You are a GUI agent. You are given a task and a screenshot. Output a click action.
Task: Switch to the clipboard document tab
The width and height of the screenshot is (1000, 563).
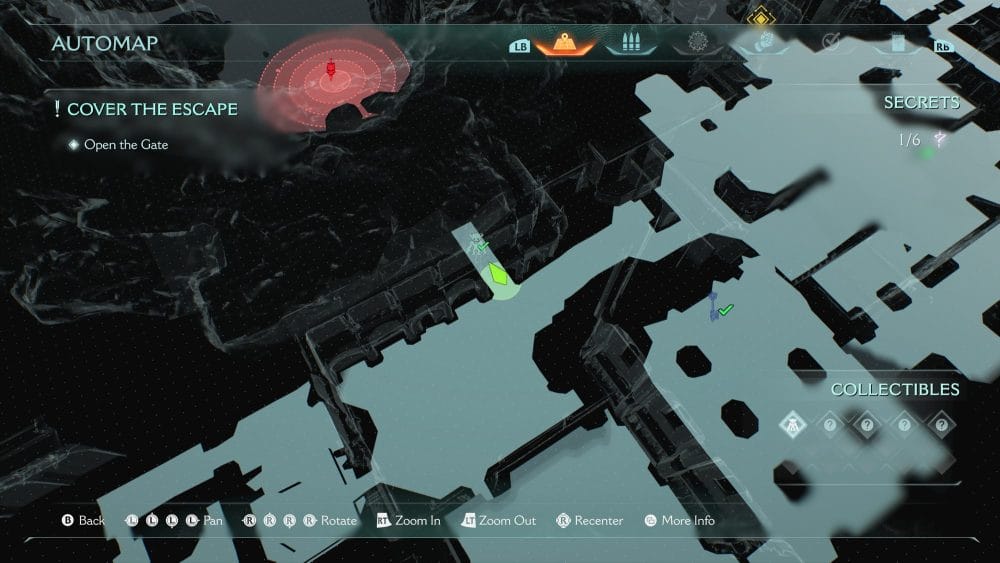(897, 43)
